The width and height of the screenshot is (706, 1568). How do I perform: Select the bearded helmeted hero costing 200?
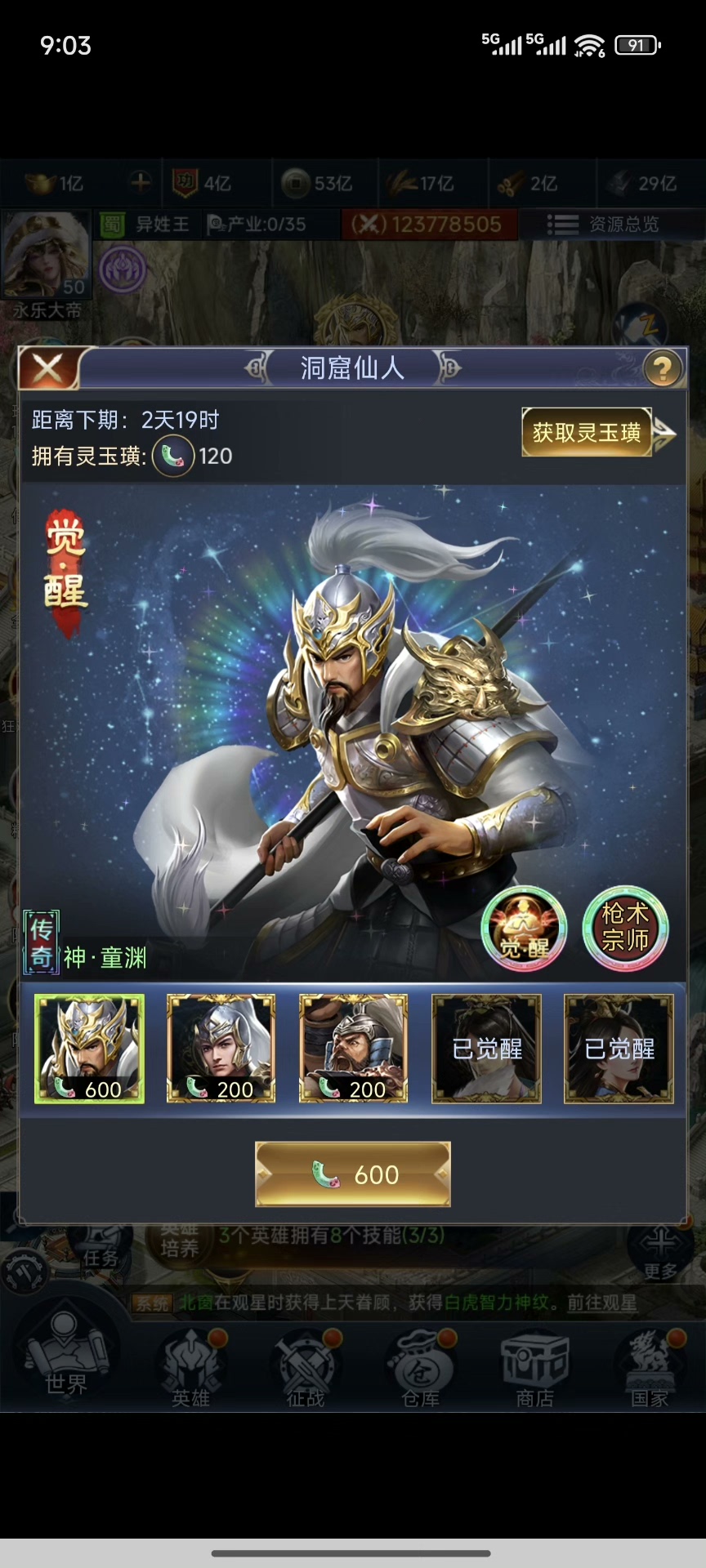pyautogui.click(x=353, y=1049)
